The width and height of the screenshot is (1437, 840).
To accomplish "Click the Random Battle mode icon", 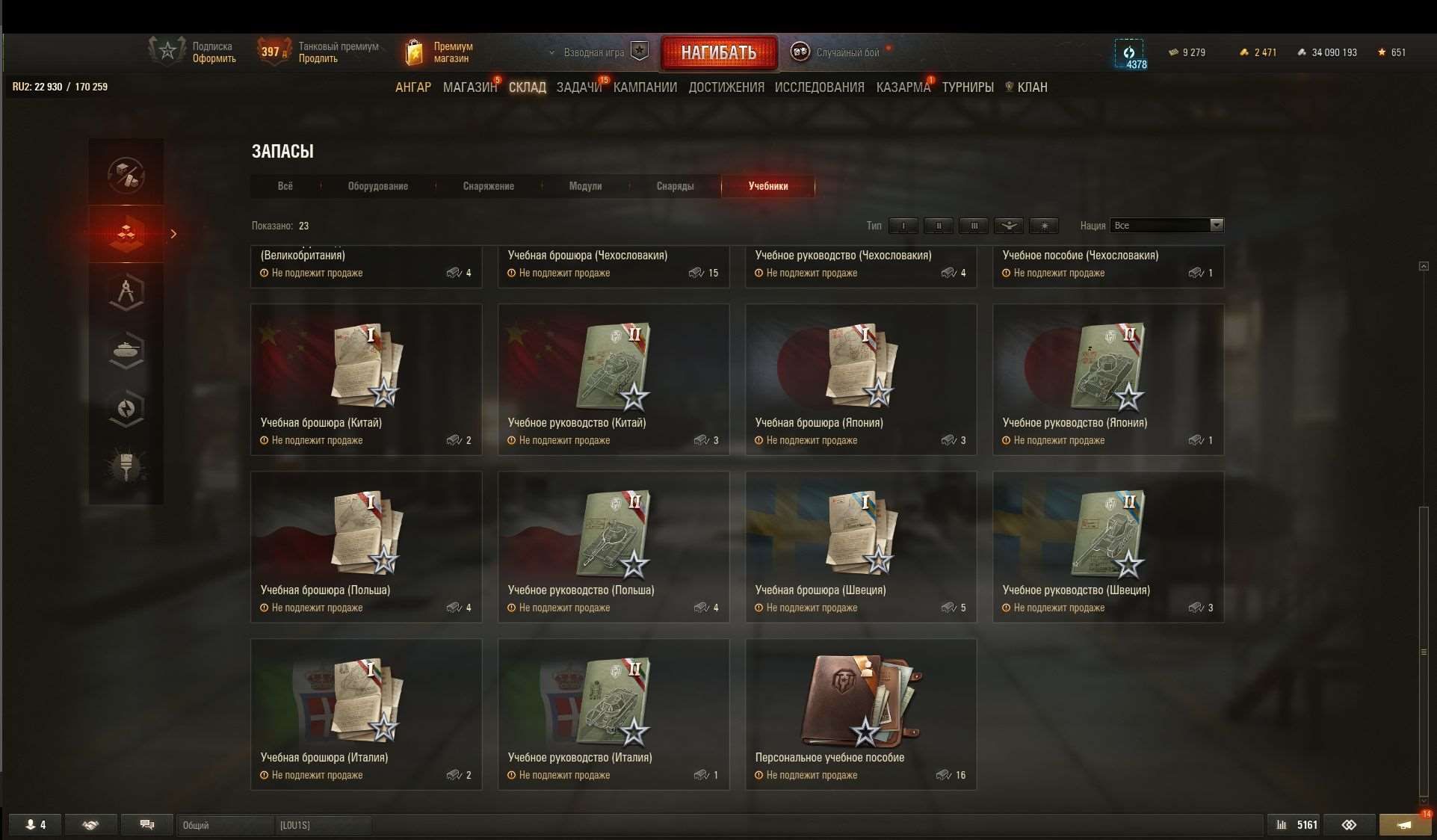I will pos(800,52).
